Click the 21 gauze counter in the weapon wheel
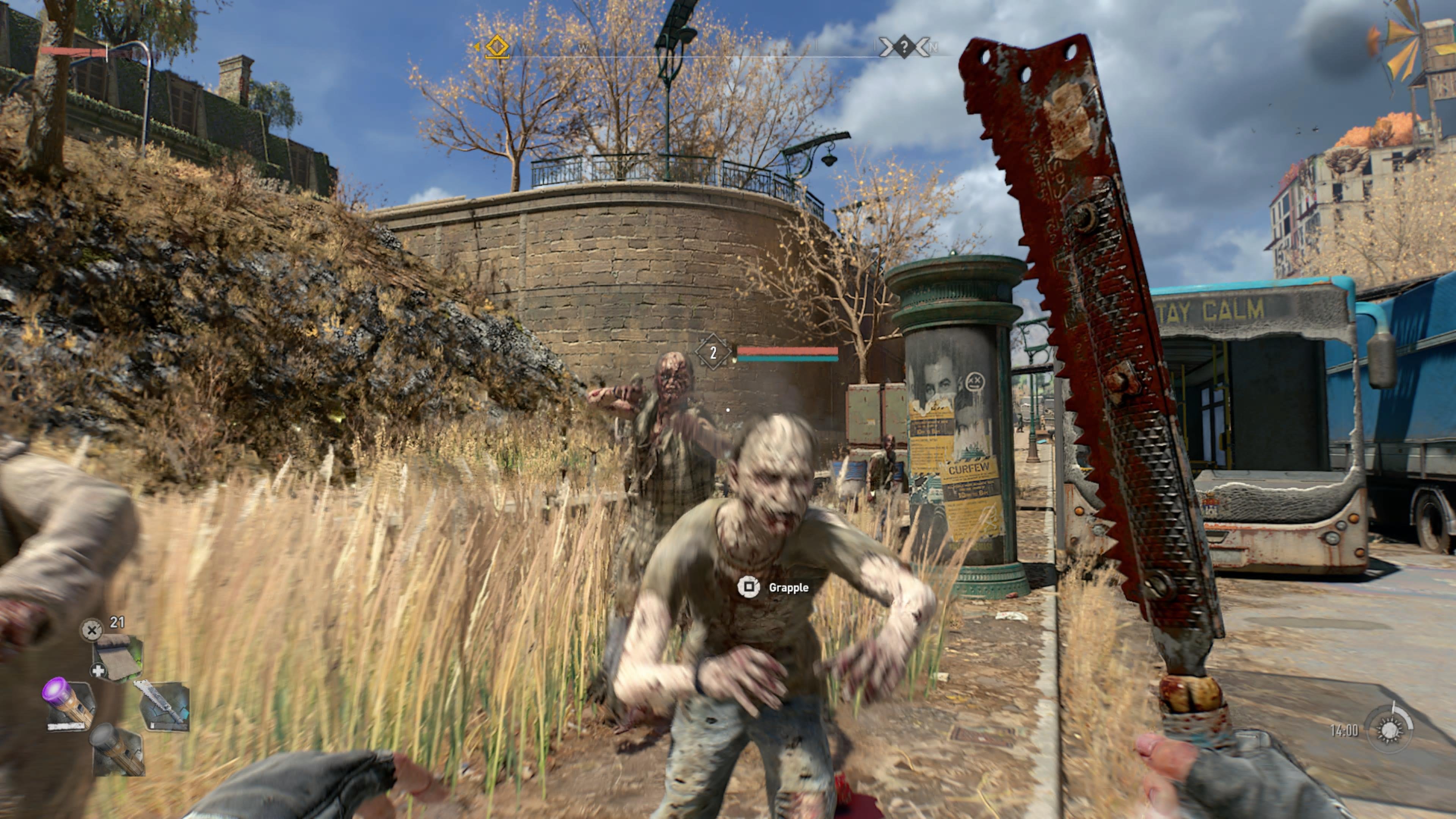Viewport: 1456px width, 819px height. click(x=117, y=623)
